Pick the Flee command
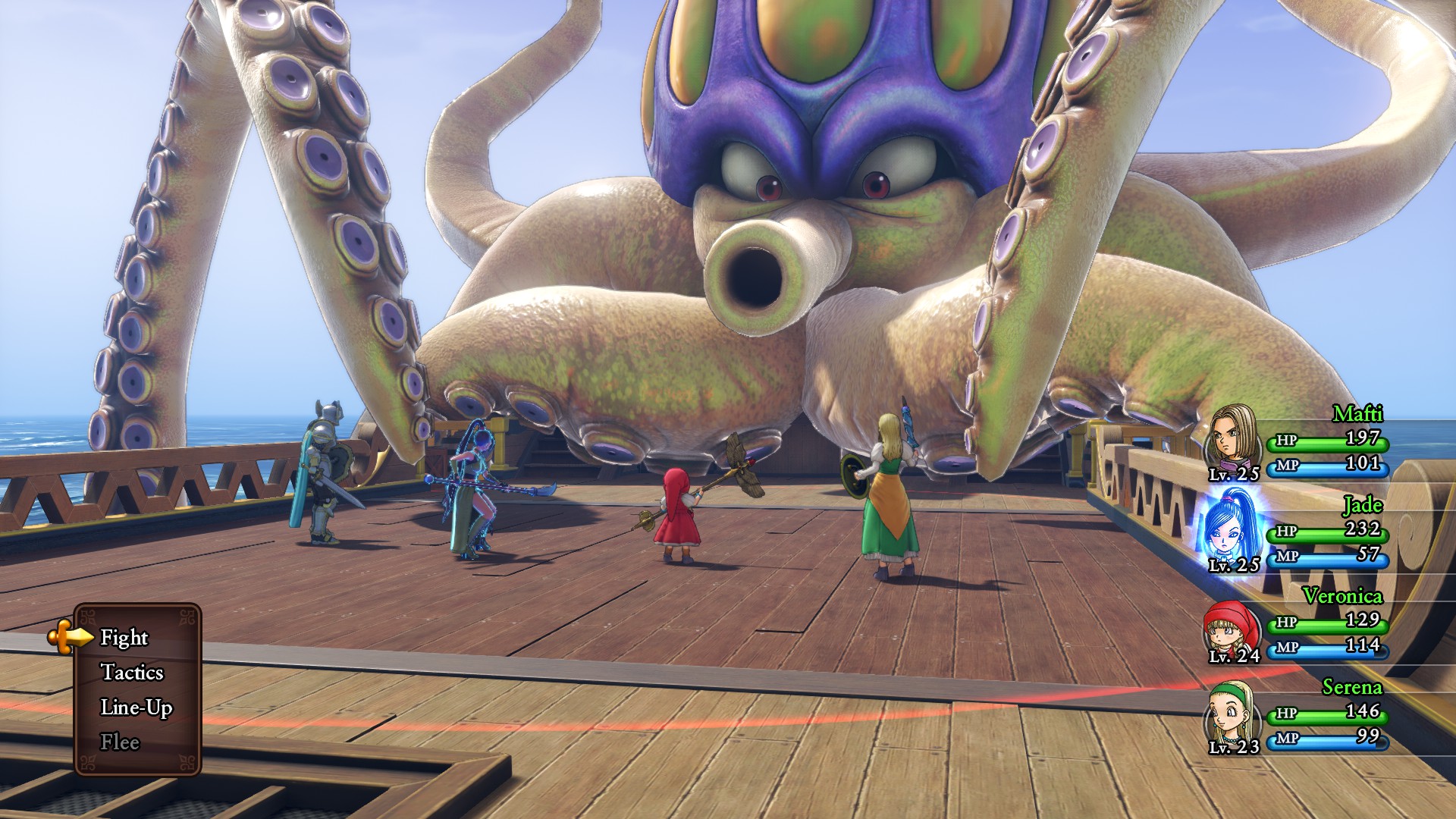 [120, 742]
